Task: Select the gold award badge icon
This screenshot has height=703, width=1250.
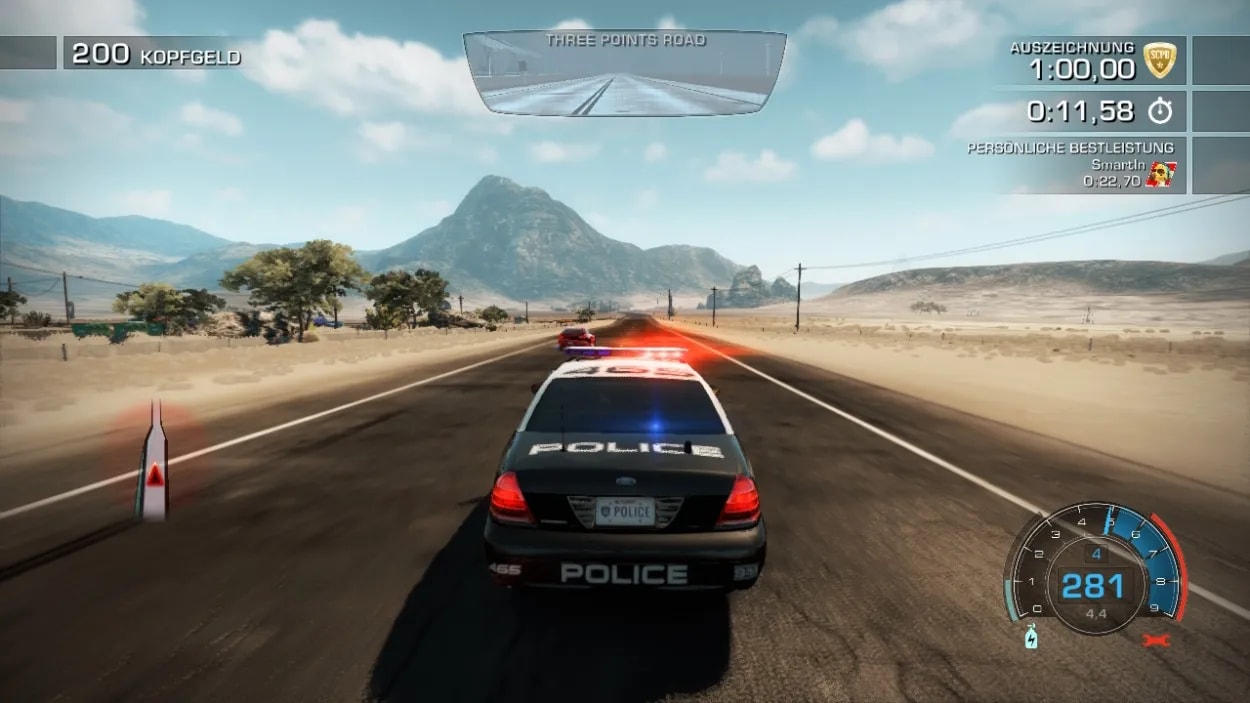Action: 1159,60
